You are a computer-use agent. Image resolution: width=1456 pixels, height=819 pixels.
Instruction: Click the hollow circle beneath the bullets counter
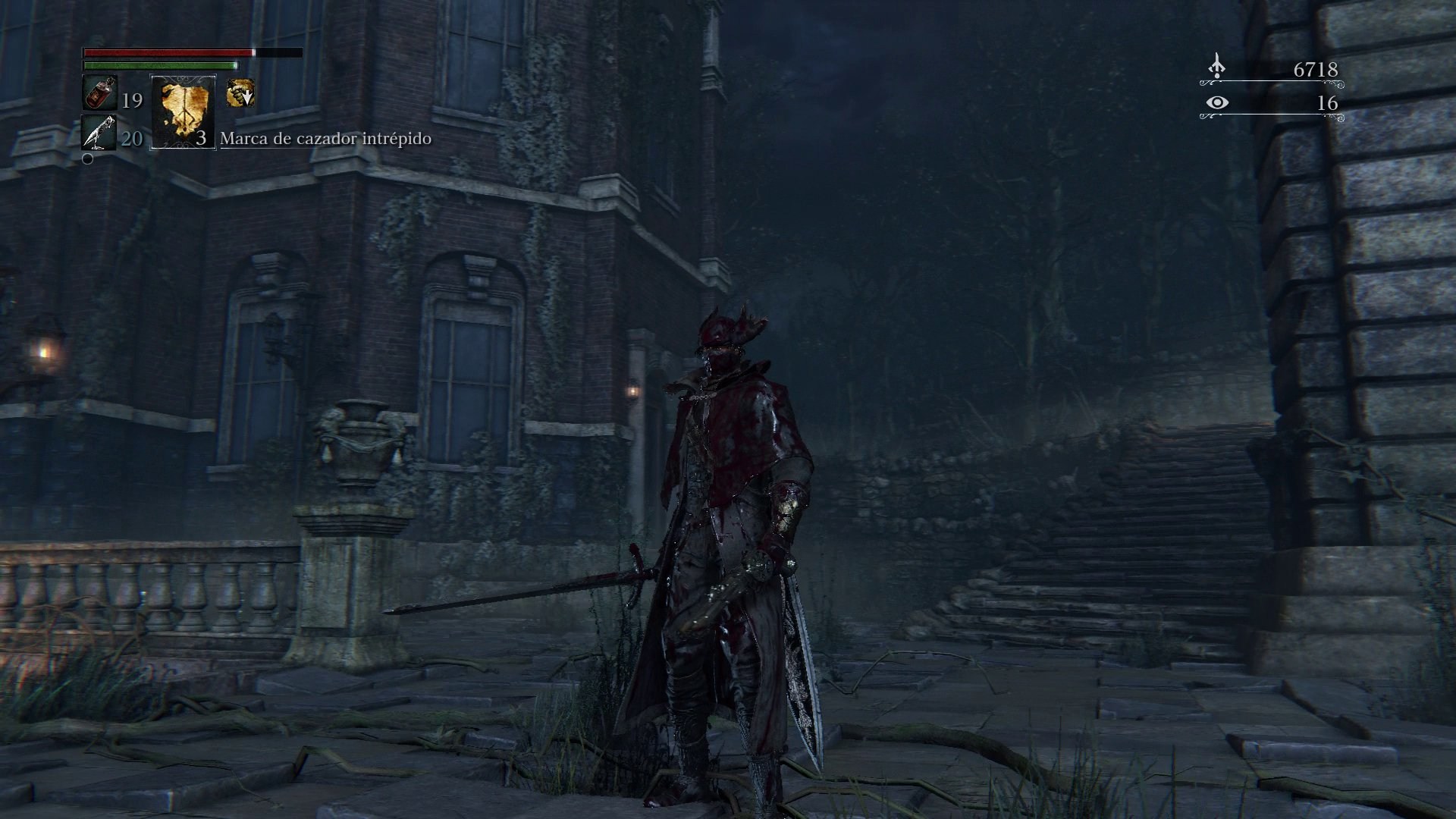click(87, 159)
